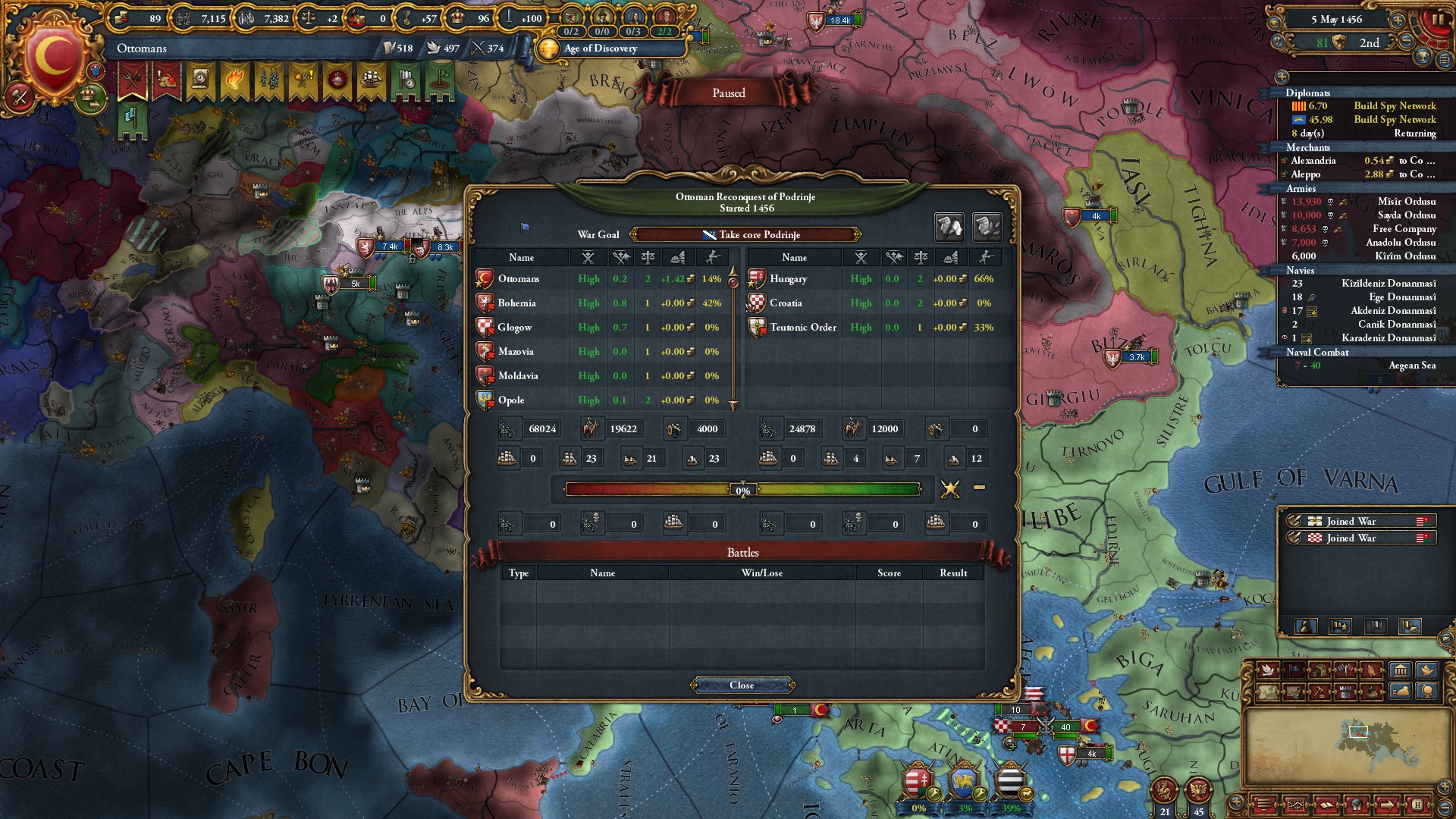Select Bohemia in the war participants list
The image size is (1456, 819).
[517, 303]
